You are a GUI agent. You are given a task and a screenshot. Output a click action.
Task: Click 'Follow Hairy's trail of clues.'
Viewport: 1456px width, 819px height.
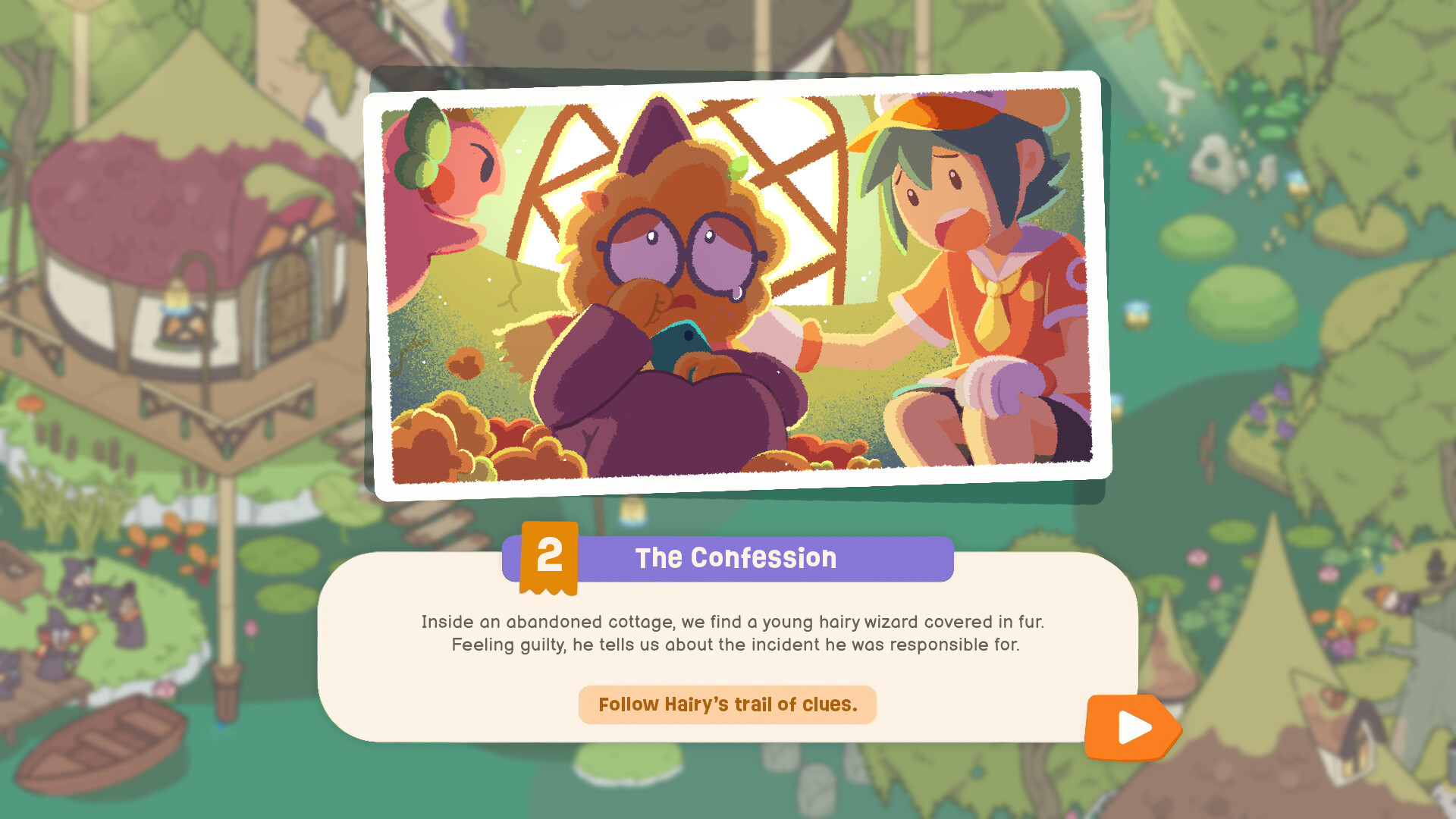click(727, 704)
